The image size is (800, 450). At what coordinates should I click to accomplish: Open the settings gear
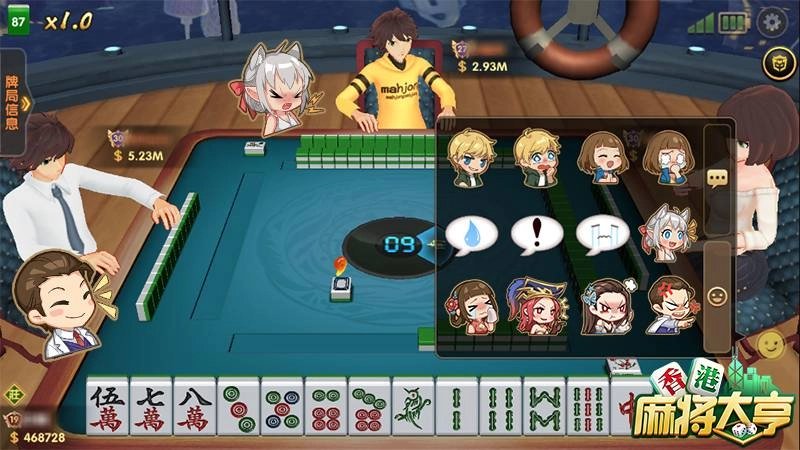tap(771, 22)
